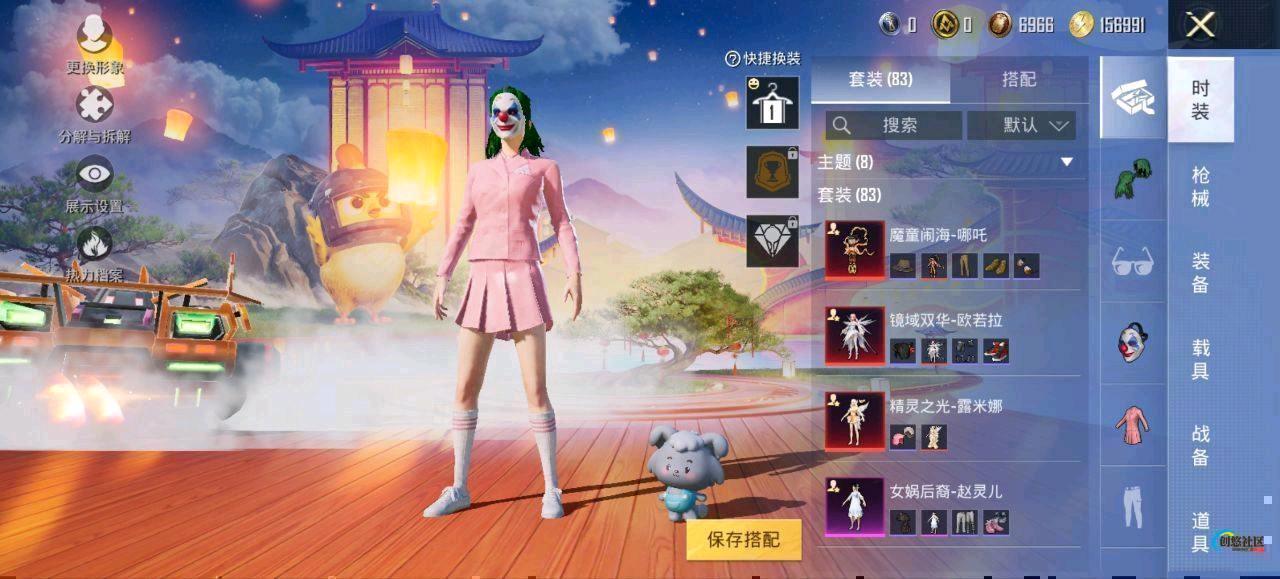Go to the 战备 category
Screen dimensions: 1280x579
pyautogui.click(x=1200, y=445)
